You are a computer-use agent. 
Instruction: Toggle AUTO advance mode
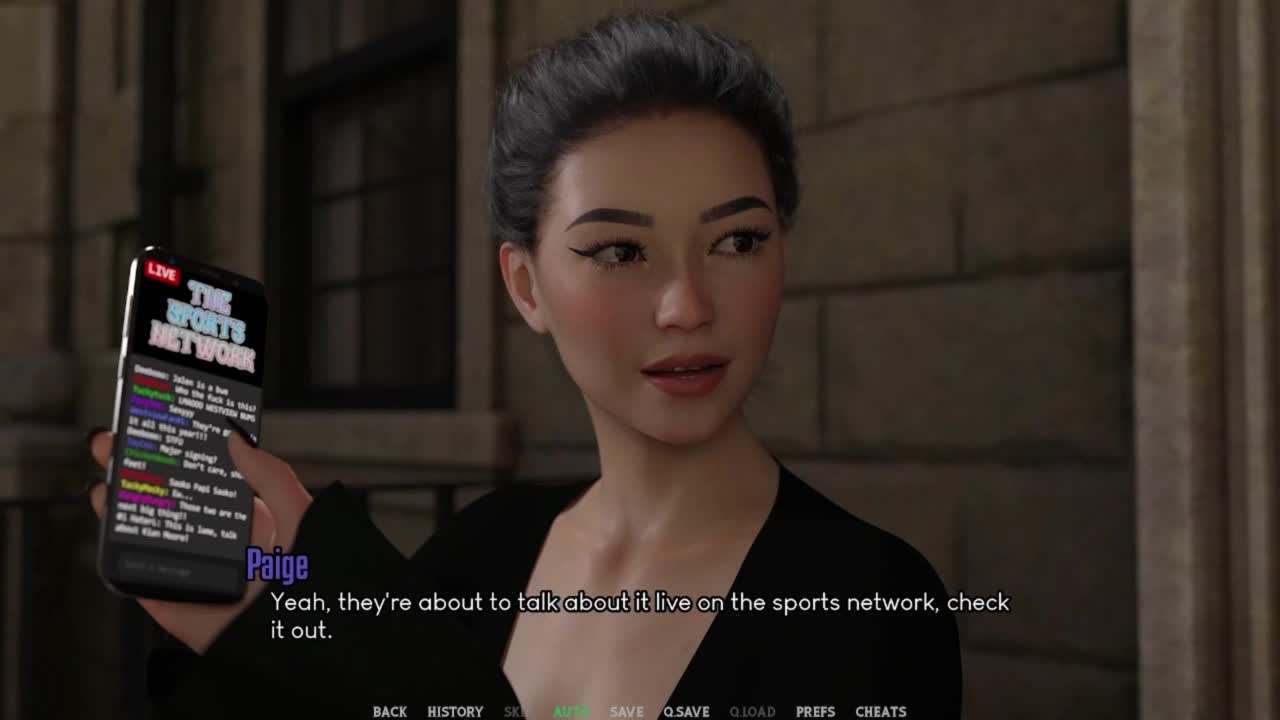[571, 711]
